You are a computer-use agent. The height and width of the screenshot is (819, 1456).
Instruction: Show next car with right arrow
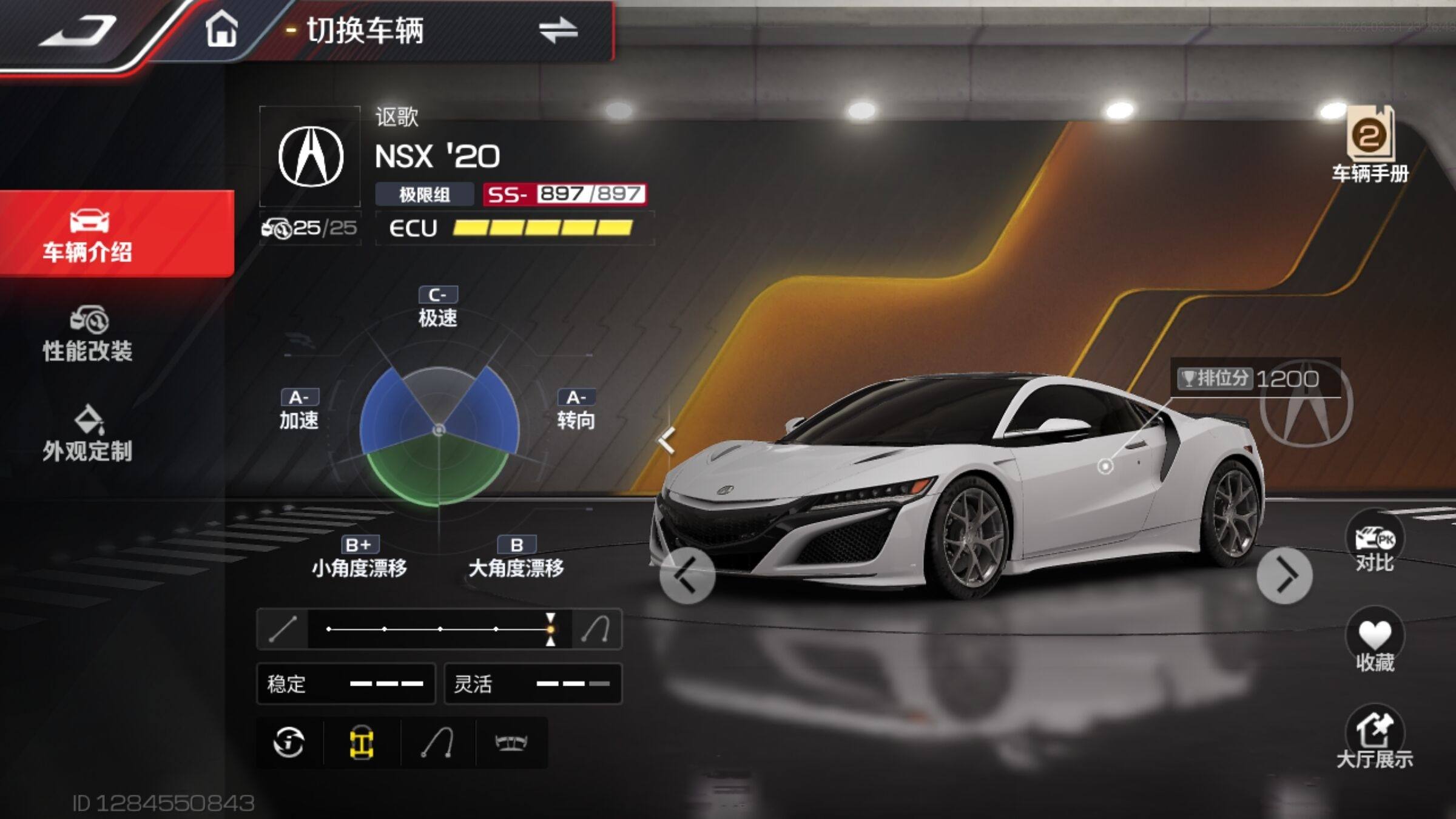pyautogui.click(x=1284, y=575)
